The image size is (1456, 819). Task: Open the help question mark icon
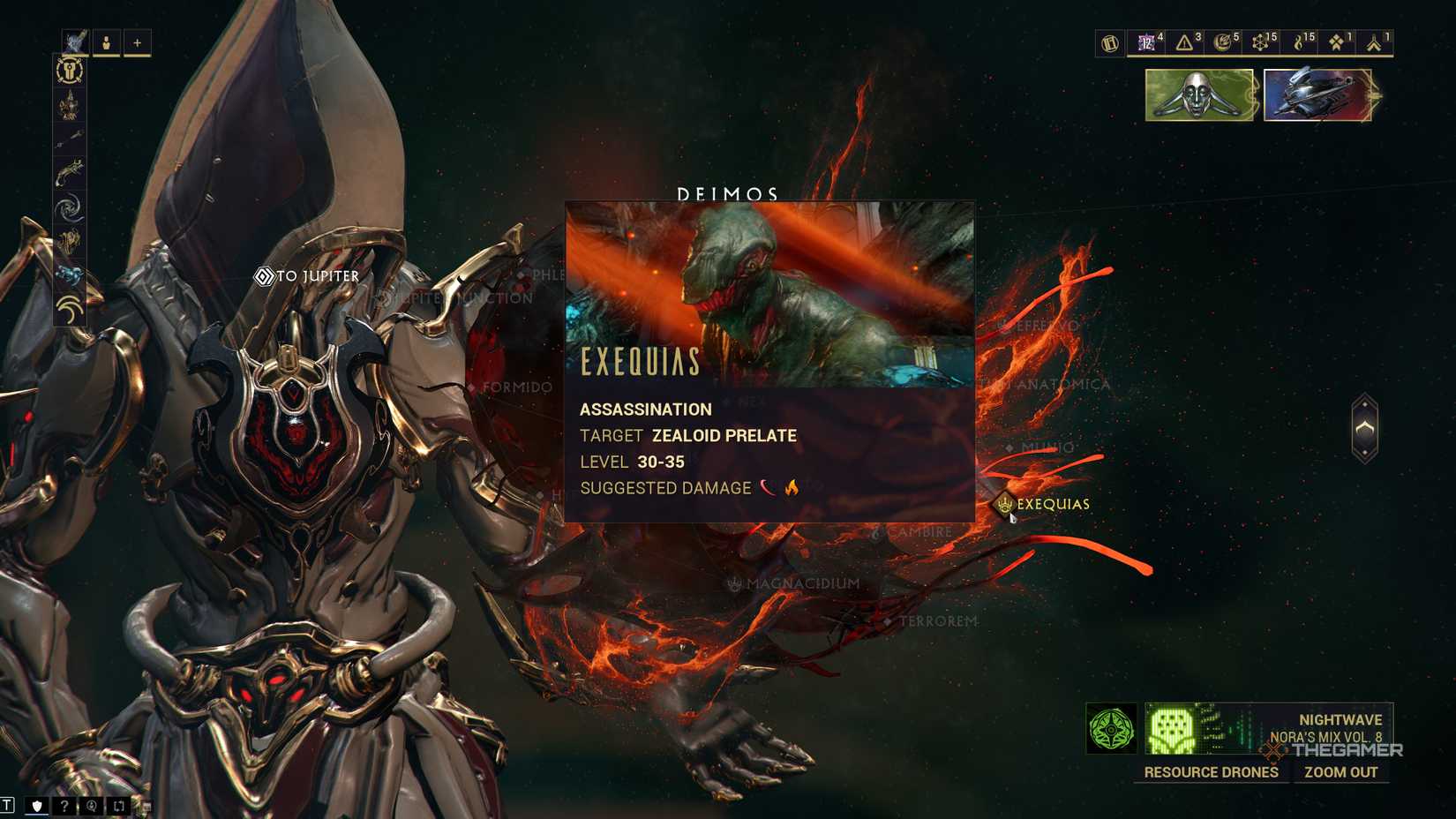coord(64,806)
